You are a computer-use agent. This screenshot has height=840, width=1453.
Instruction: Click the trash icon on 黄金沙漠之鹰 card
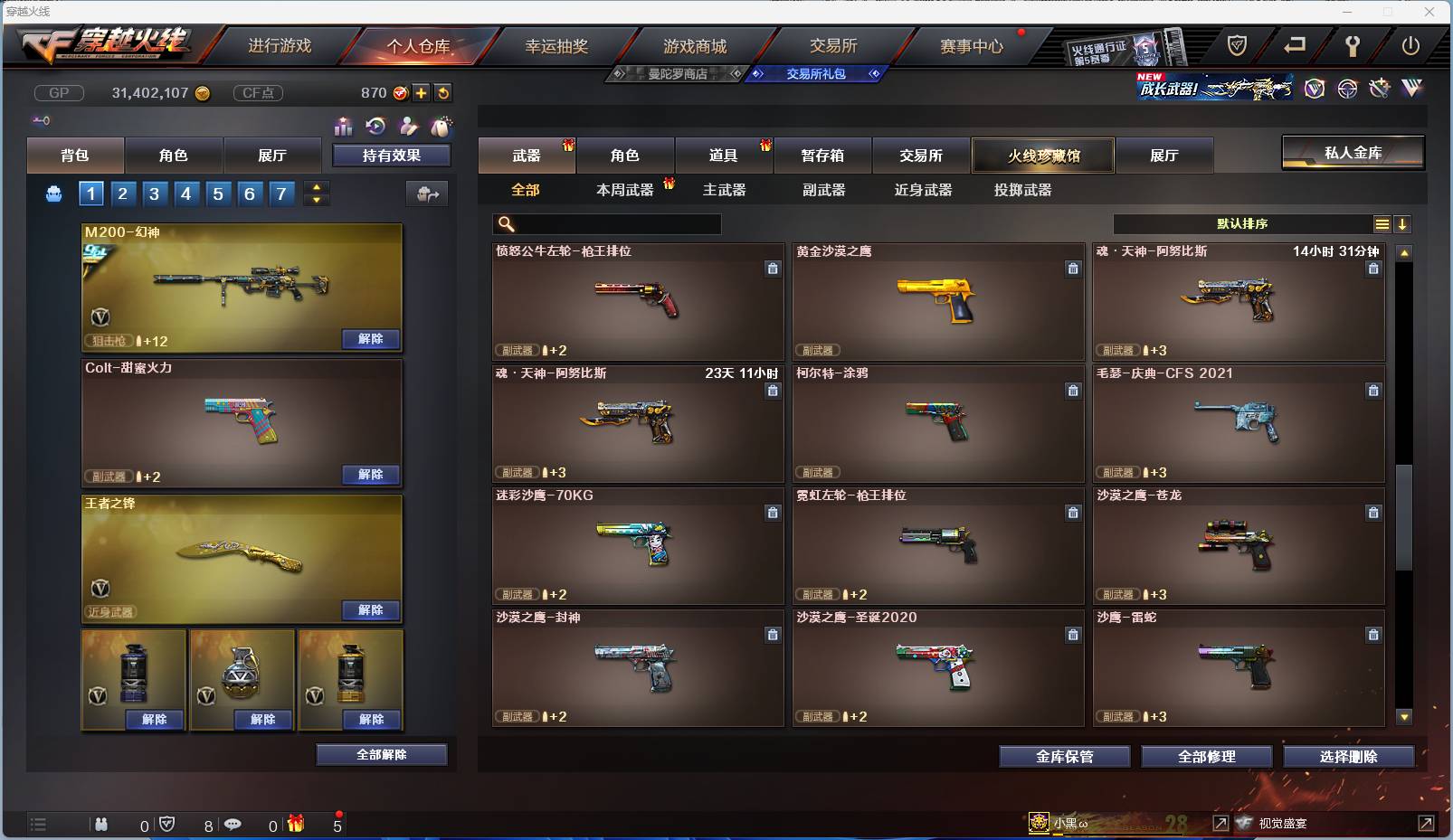(x=1074, y=269)
